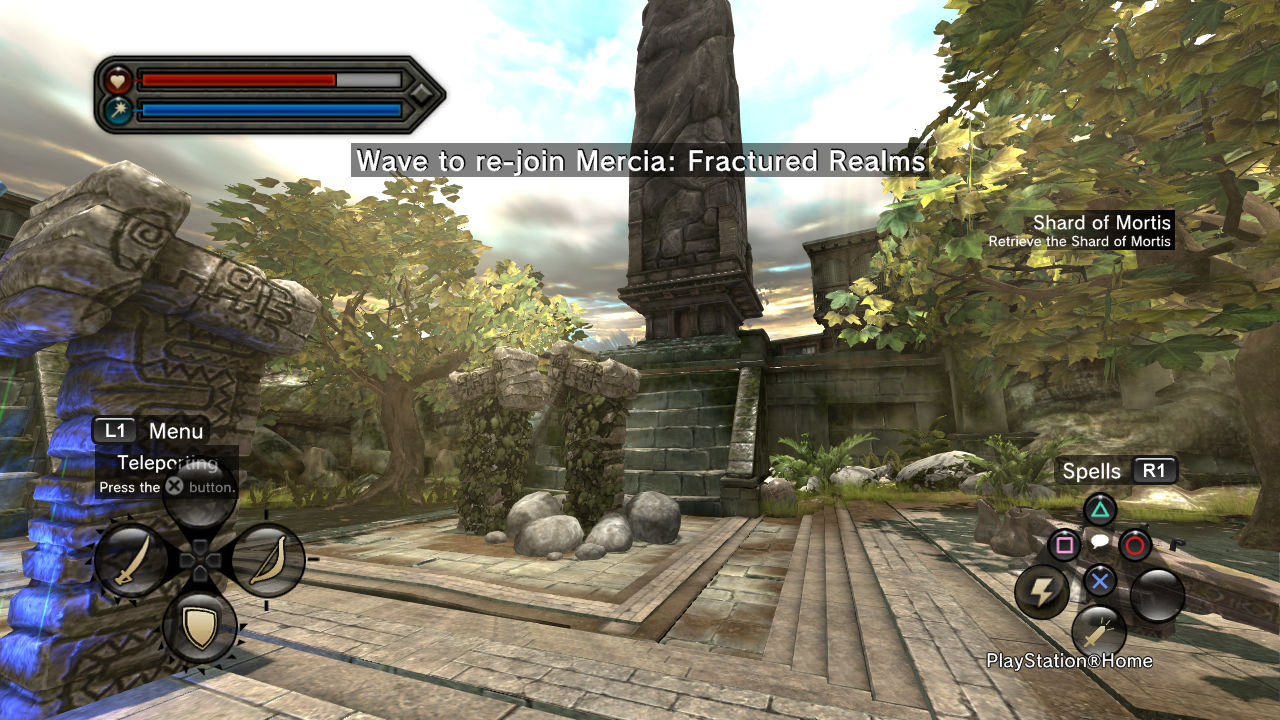Cast the lightning bolt spell
Image resolution: width=1280 pixels, height=720 pixels.
1042,594
